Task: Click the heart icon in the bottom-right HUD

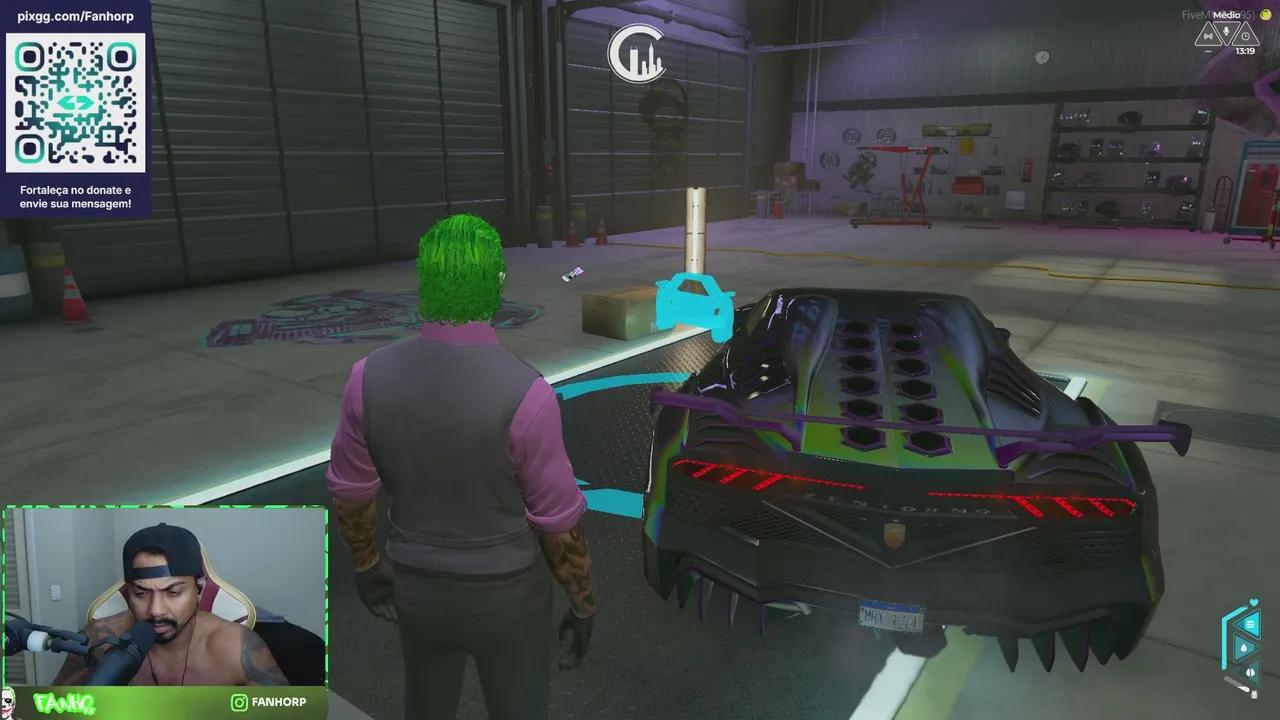Action: (1253, 601)
